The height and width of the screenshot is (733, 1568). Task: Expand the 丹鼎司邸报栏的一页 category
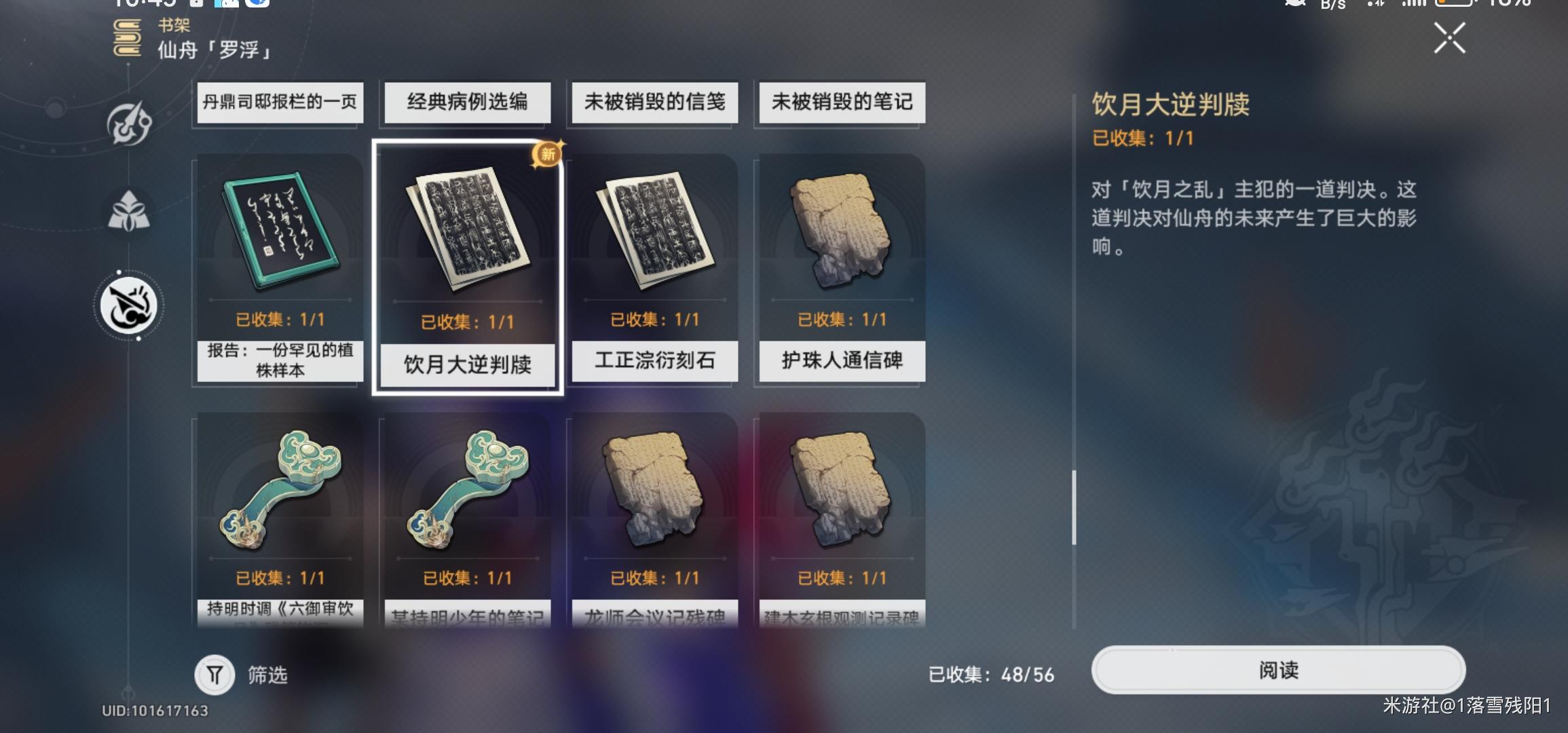point(278,102)
